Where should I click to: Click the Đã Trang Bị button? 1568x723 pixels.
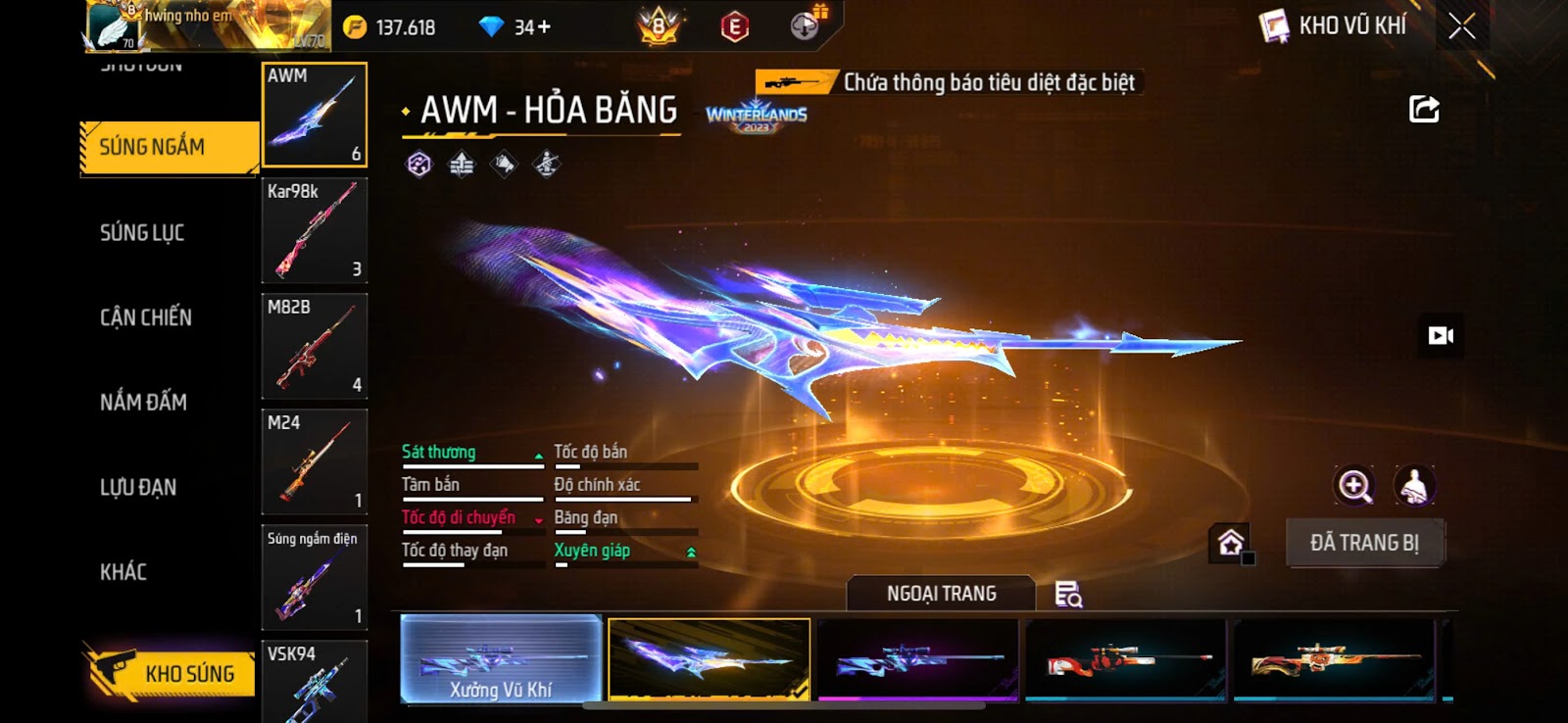(x=1364, y=543)
